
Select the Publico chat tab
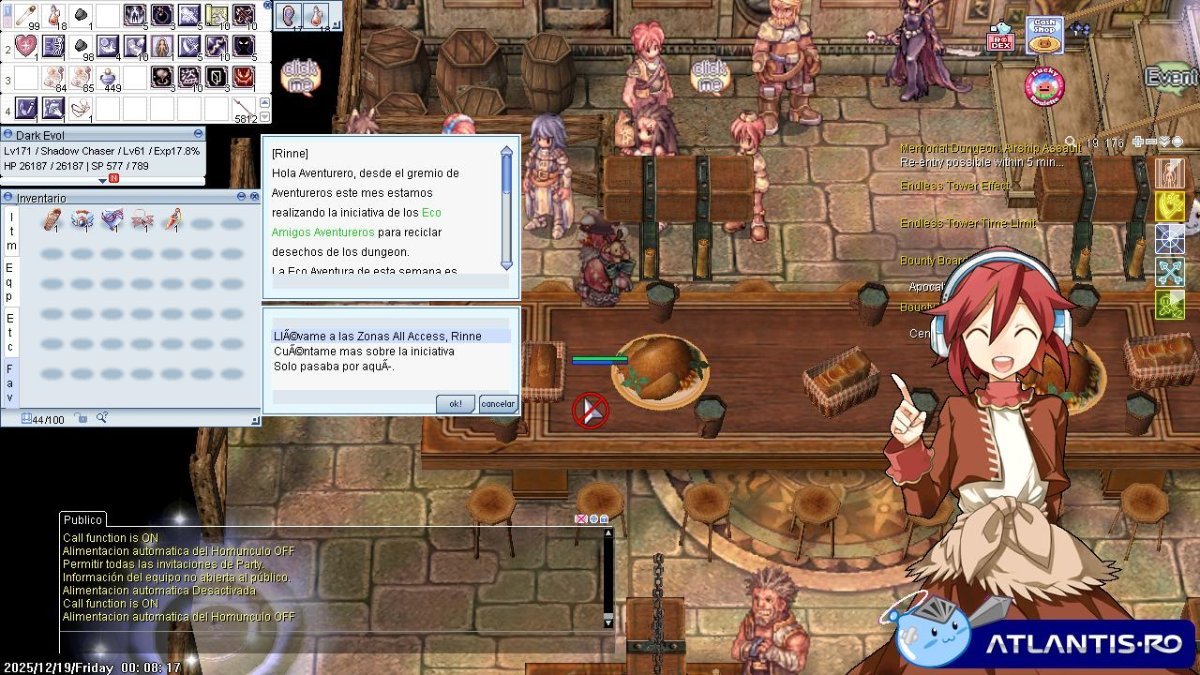tap(82, 520)
